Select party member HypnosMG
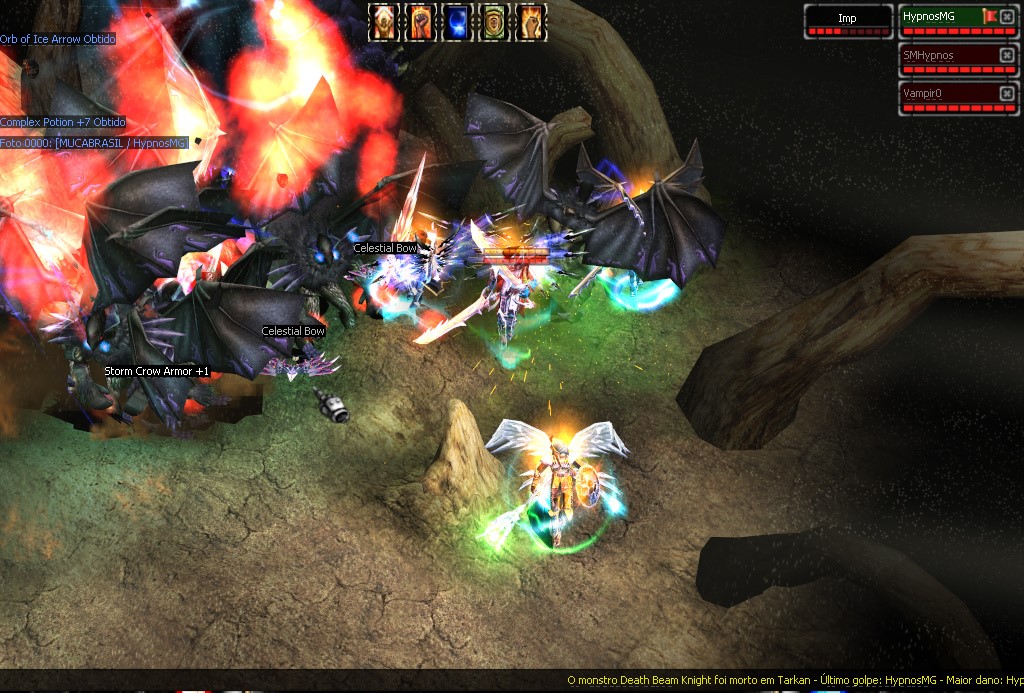 [940, 17]
